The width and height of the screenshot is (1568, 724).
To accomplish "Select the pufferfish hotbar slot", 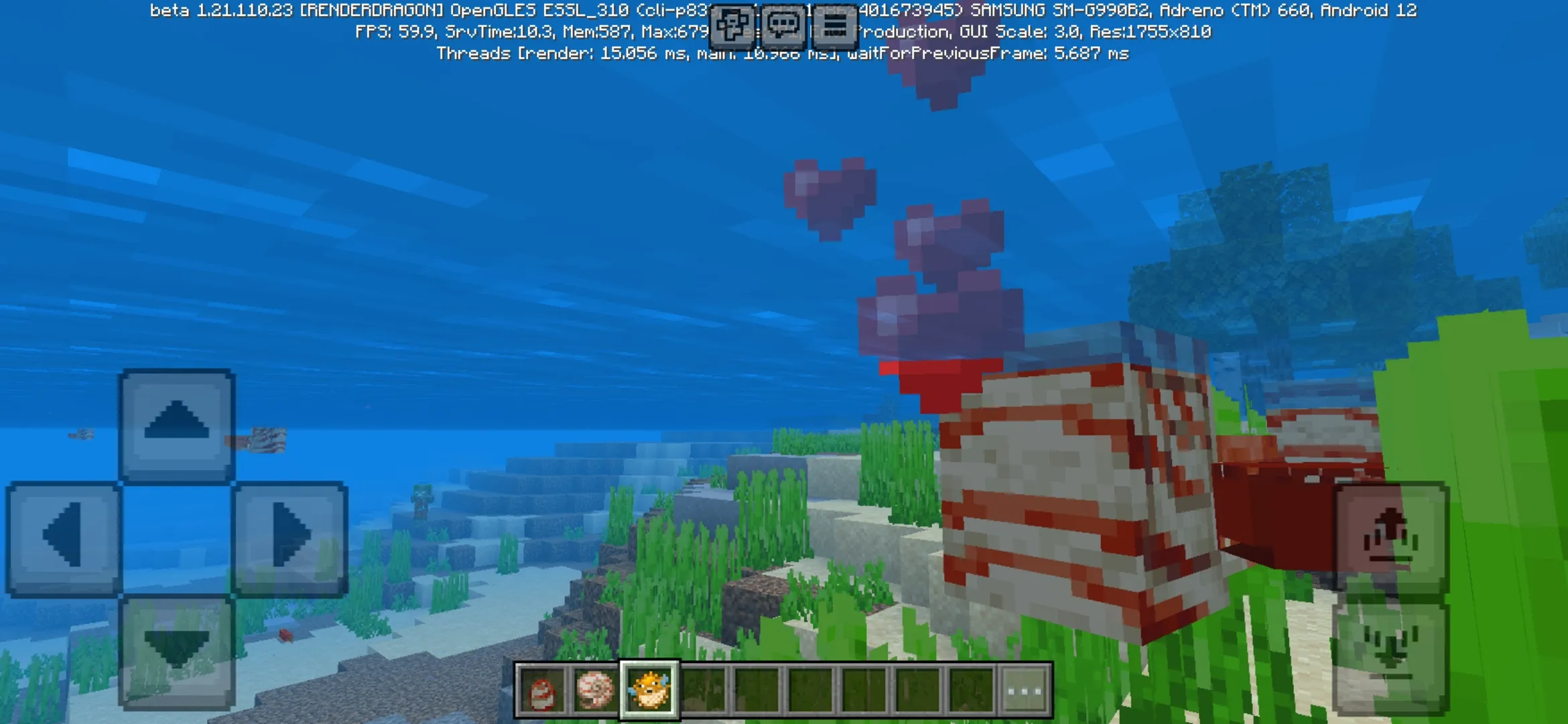I will click(649, 690).
